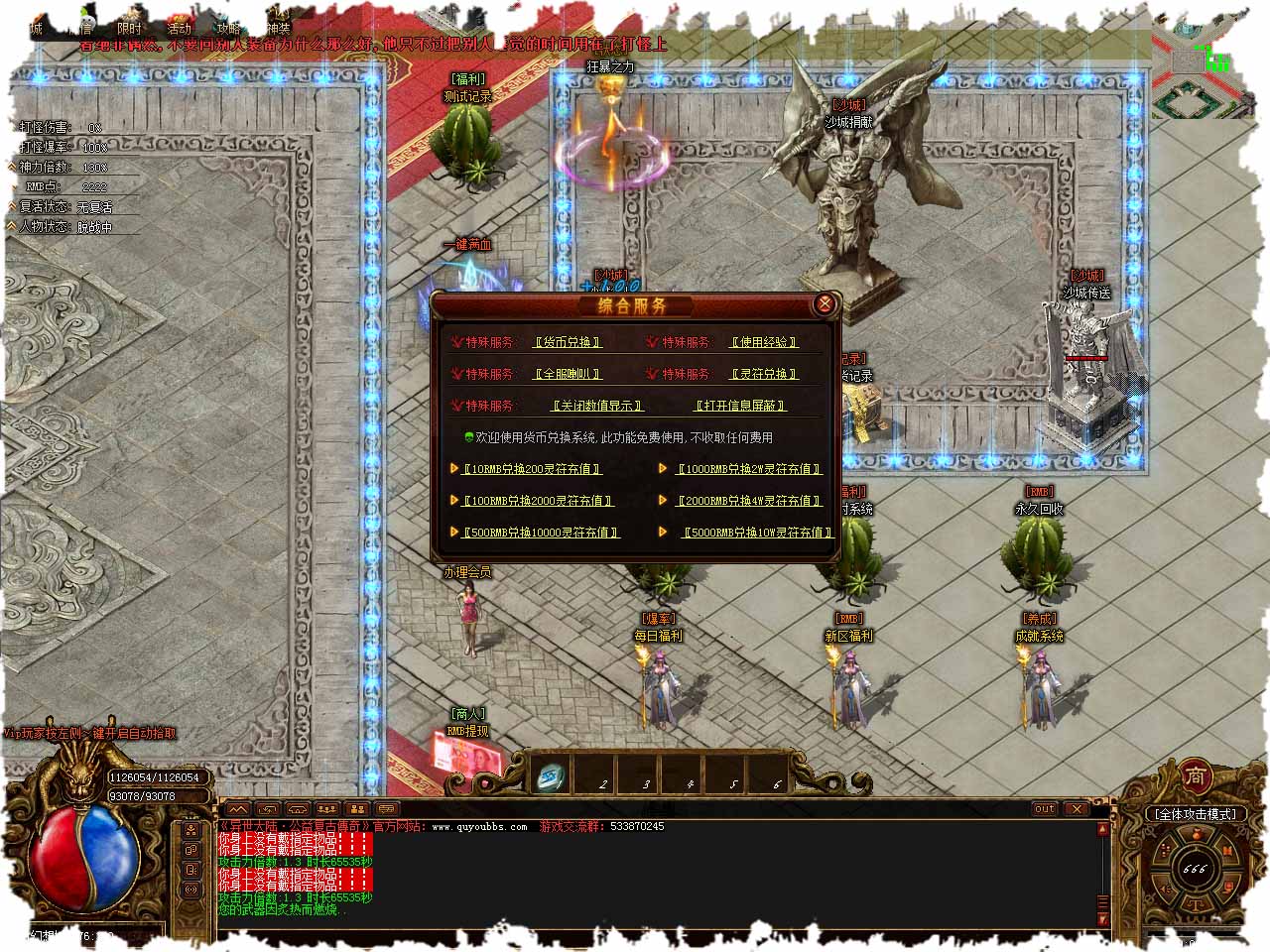
Task: Choose the 500RMB兑换10000灵符充值 option
Action: click(x=541, y=533)
